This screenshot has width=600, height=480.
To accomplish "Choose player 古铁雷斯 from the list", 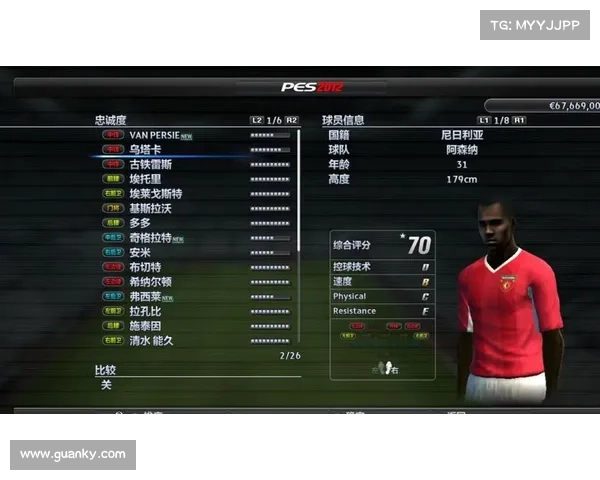I will [x=151, y=164].
